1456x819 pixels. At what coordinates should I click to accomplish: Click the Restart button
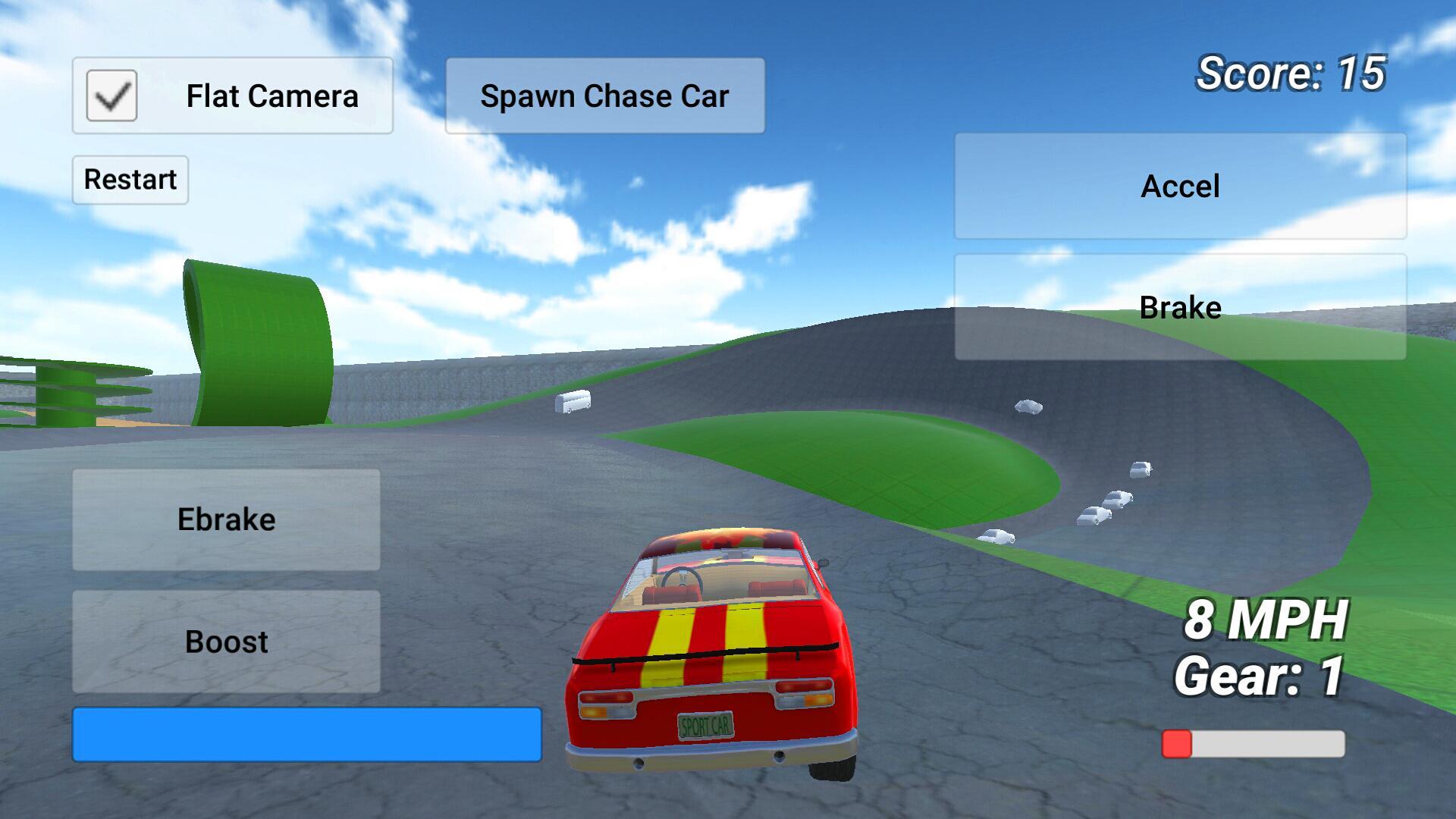click(130, 179)
